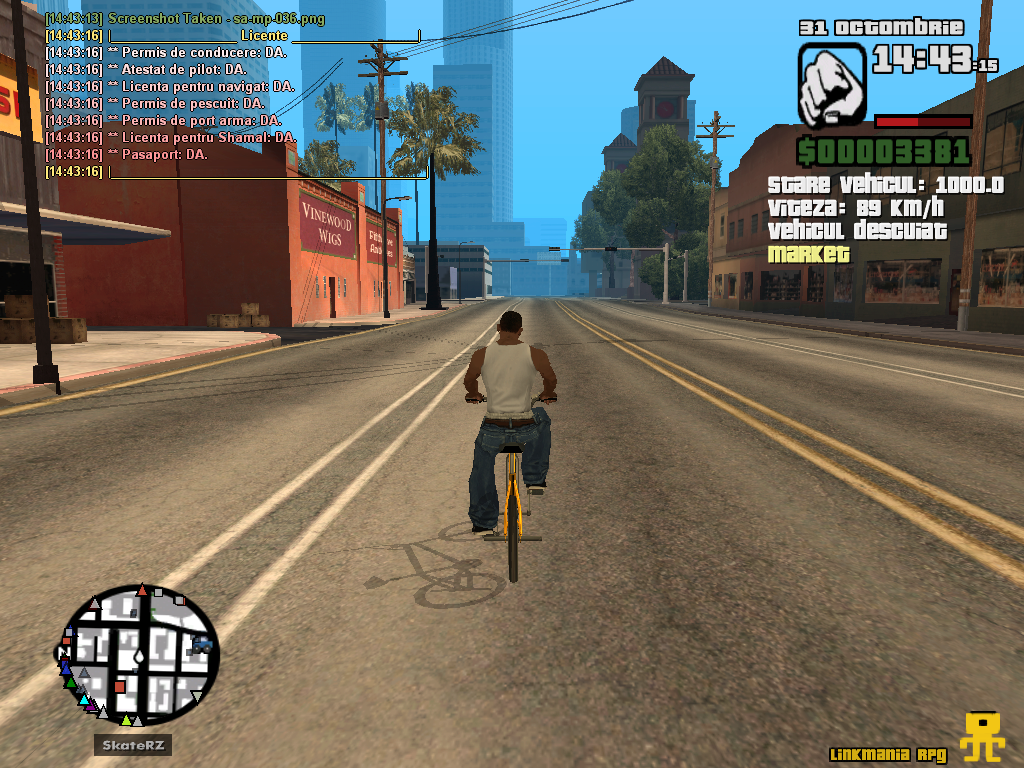1024x768 pixels.
Task: Select the cyan triangle player blip
Action: 84,700
